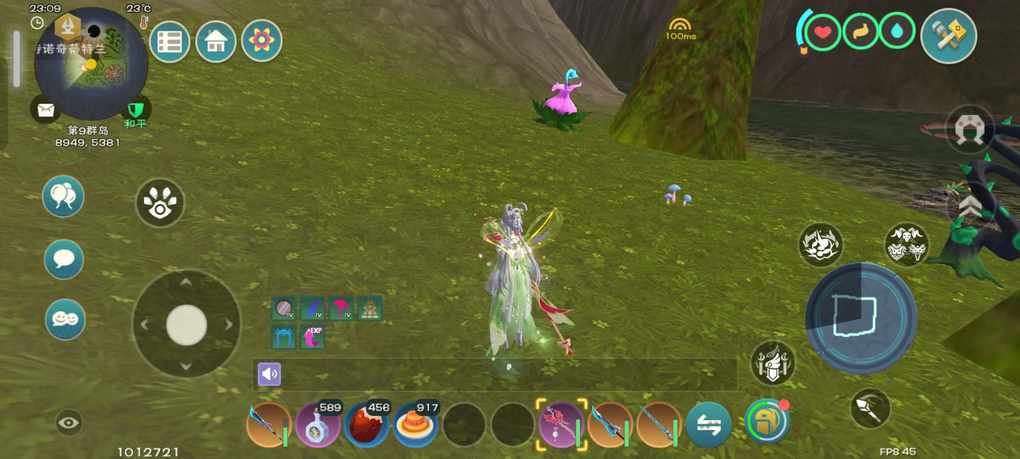Open the list menu button
The image size is (1020, 459).
[170, 42]
